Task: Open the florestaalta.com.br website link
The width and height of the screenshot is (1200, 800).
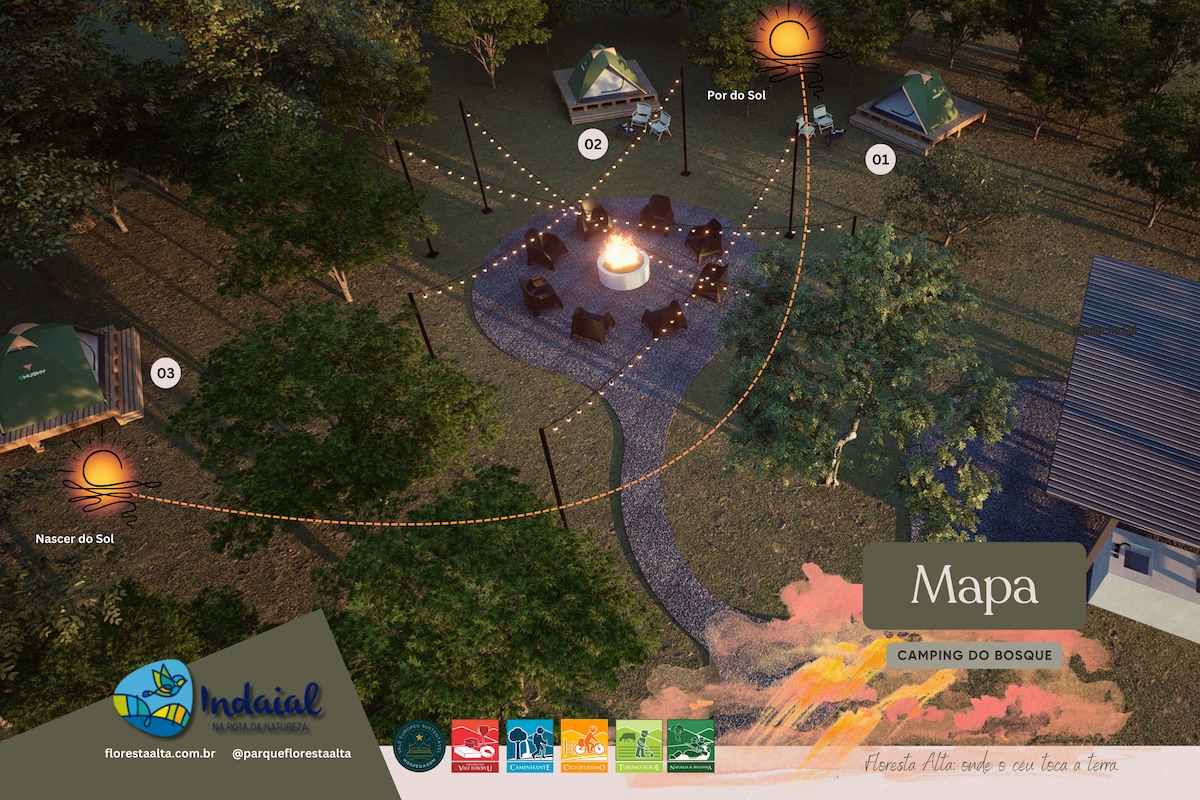Action: 160,753
